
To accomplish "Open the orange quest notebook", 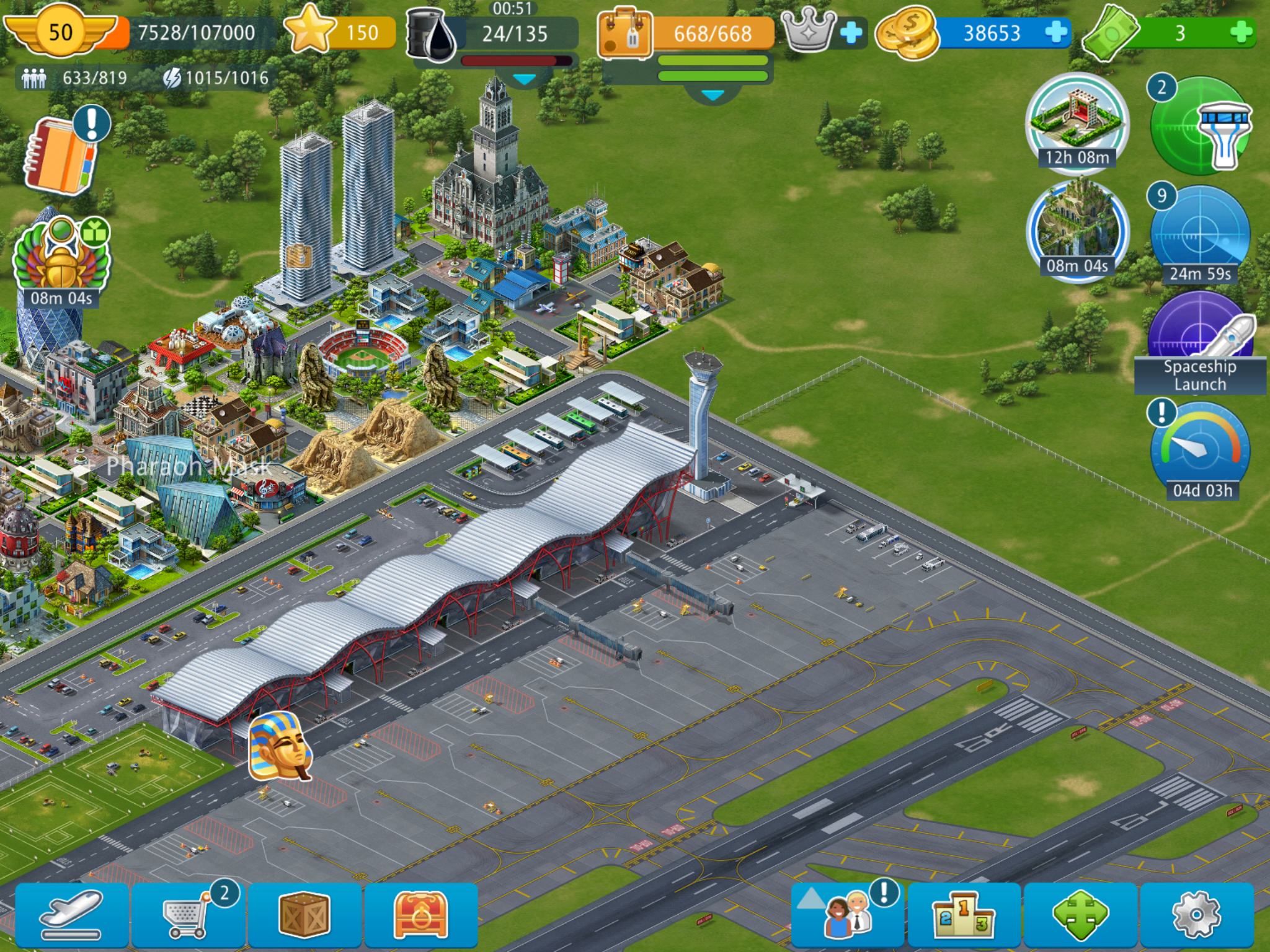I will coord(60,155).
